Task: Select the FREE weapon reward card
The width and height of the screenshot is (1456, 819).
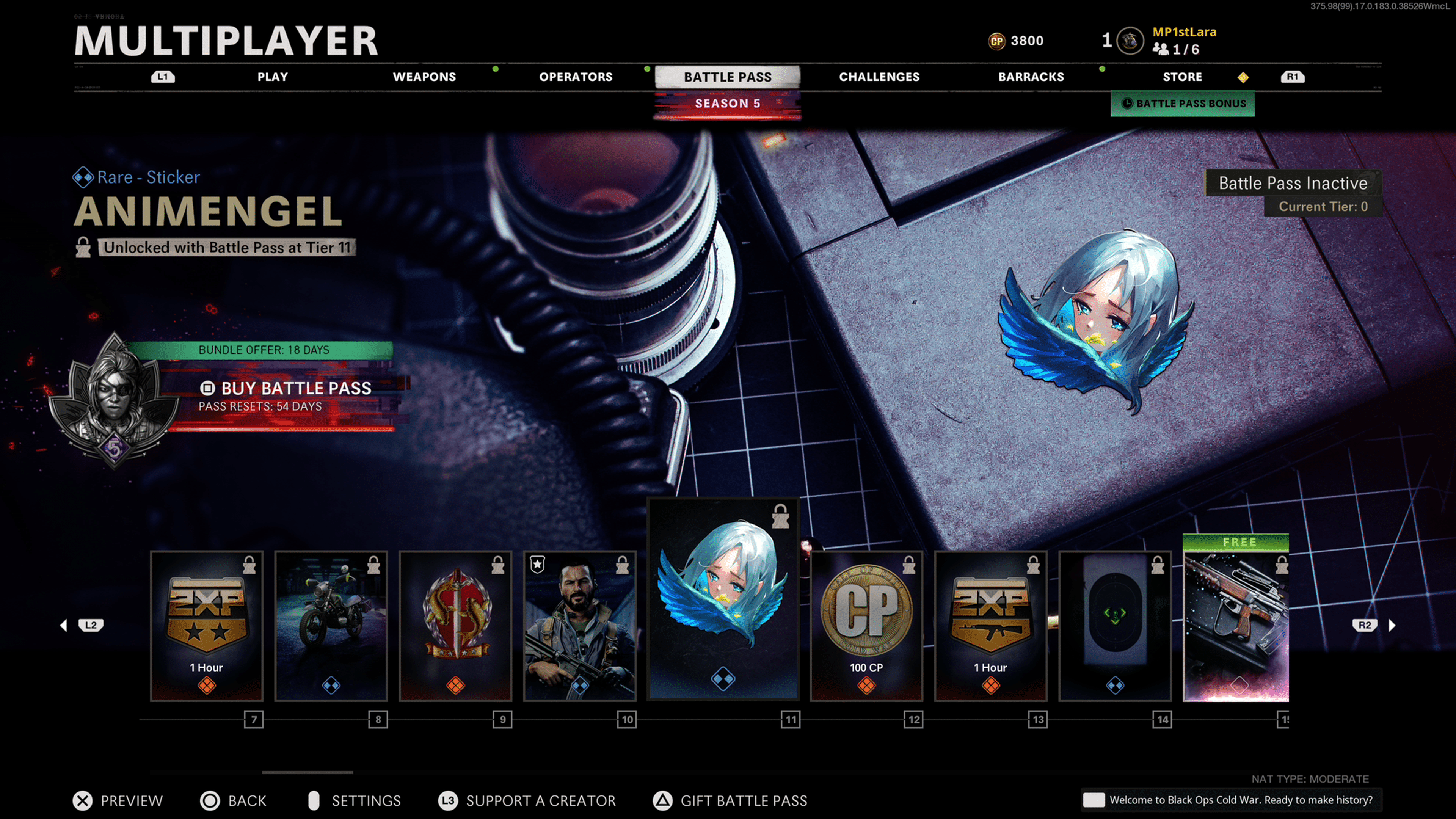Action: [1236, 622]
